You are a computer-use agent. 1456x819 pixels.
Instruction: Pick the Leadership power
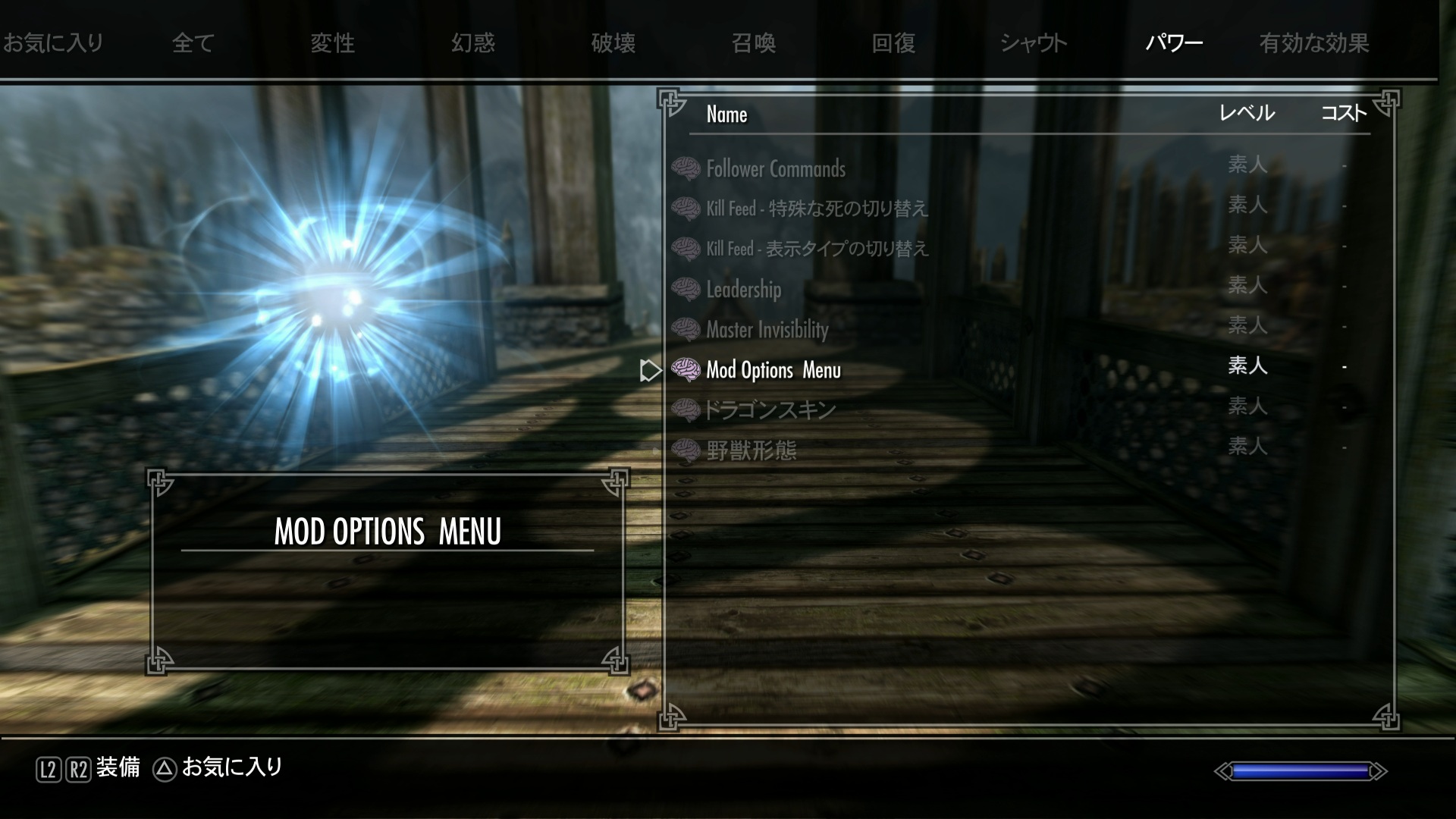(743, 289)
